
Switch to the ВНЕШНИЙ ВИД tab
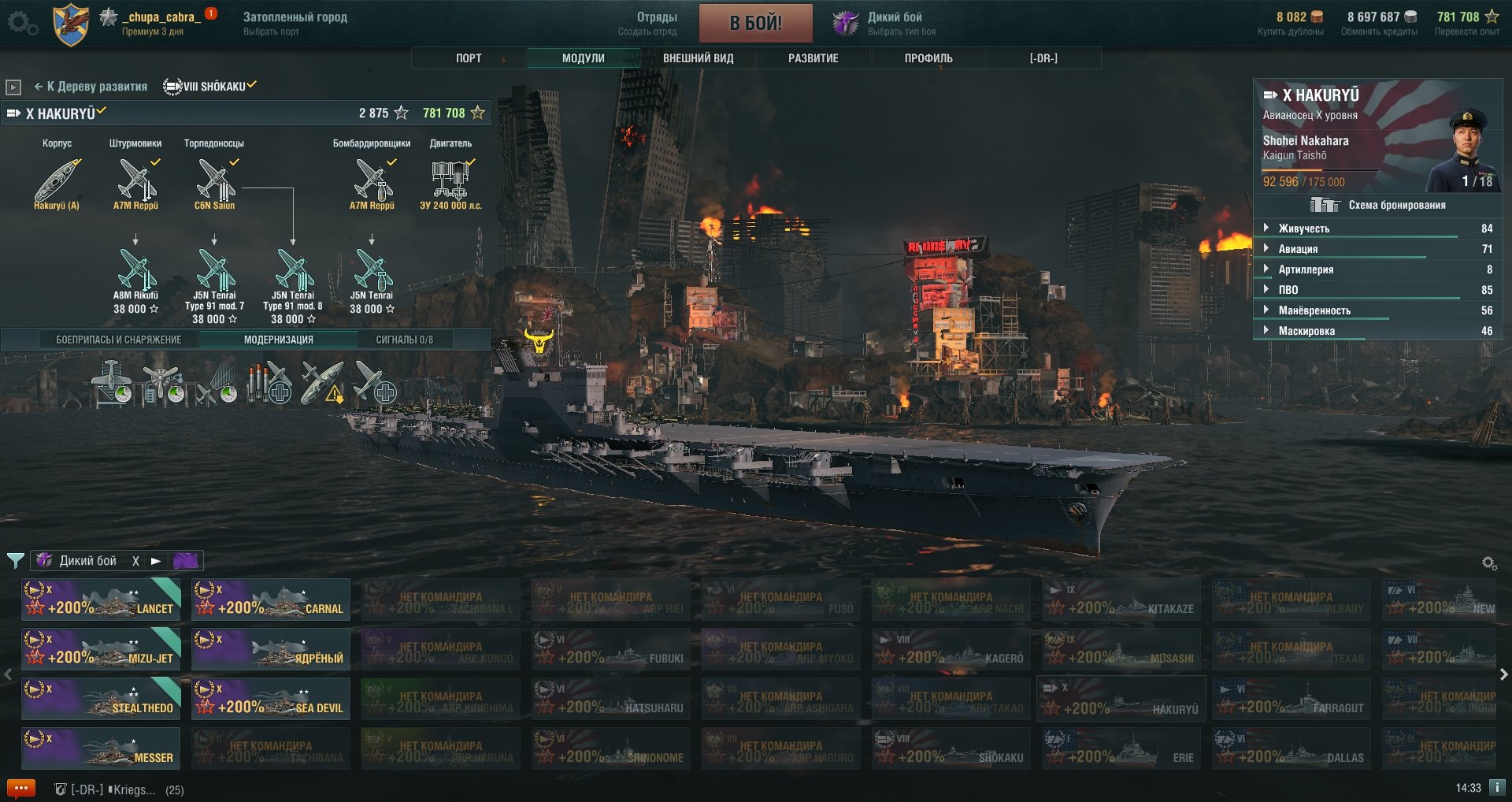click(698, 58)
